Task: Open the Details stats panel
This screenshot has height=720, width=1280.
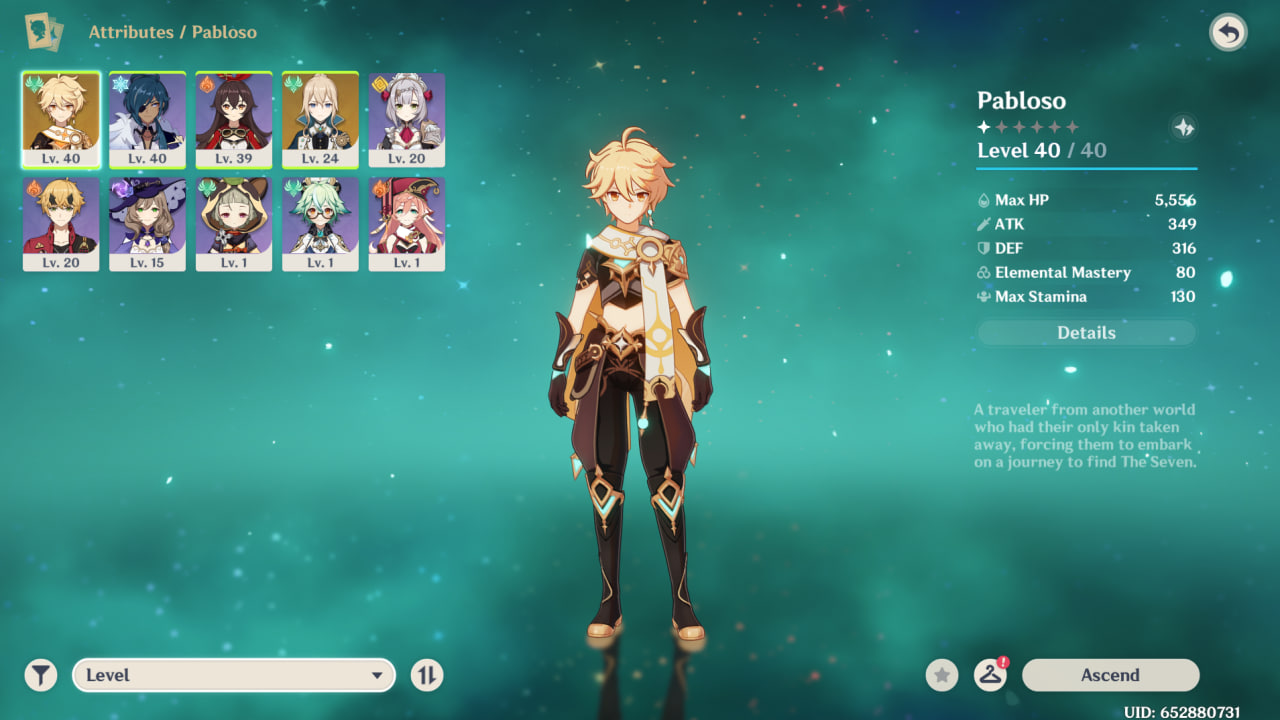Action: coord(1086,333)
